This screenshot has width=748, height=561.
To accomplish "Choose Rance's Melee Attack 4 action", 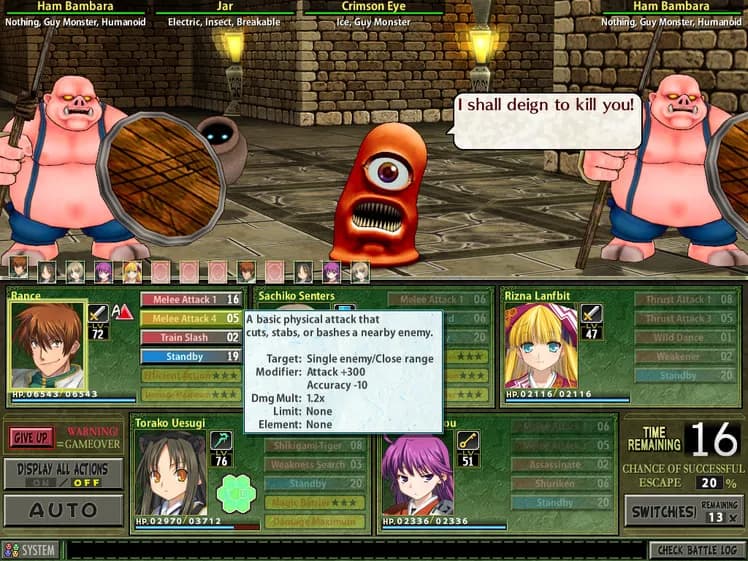I will 190,318.
